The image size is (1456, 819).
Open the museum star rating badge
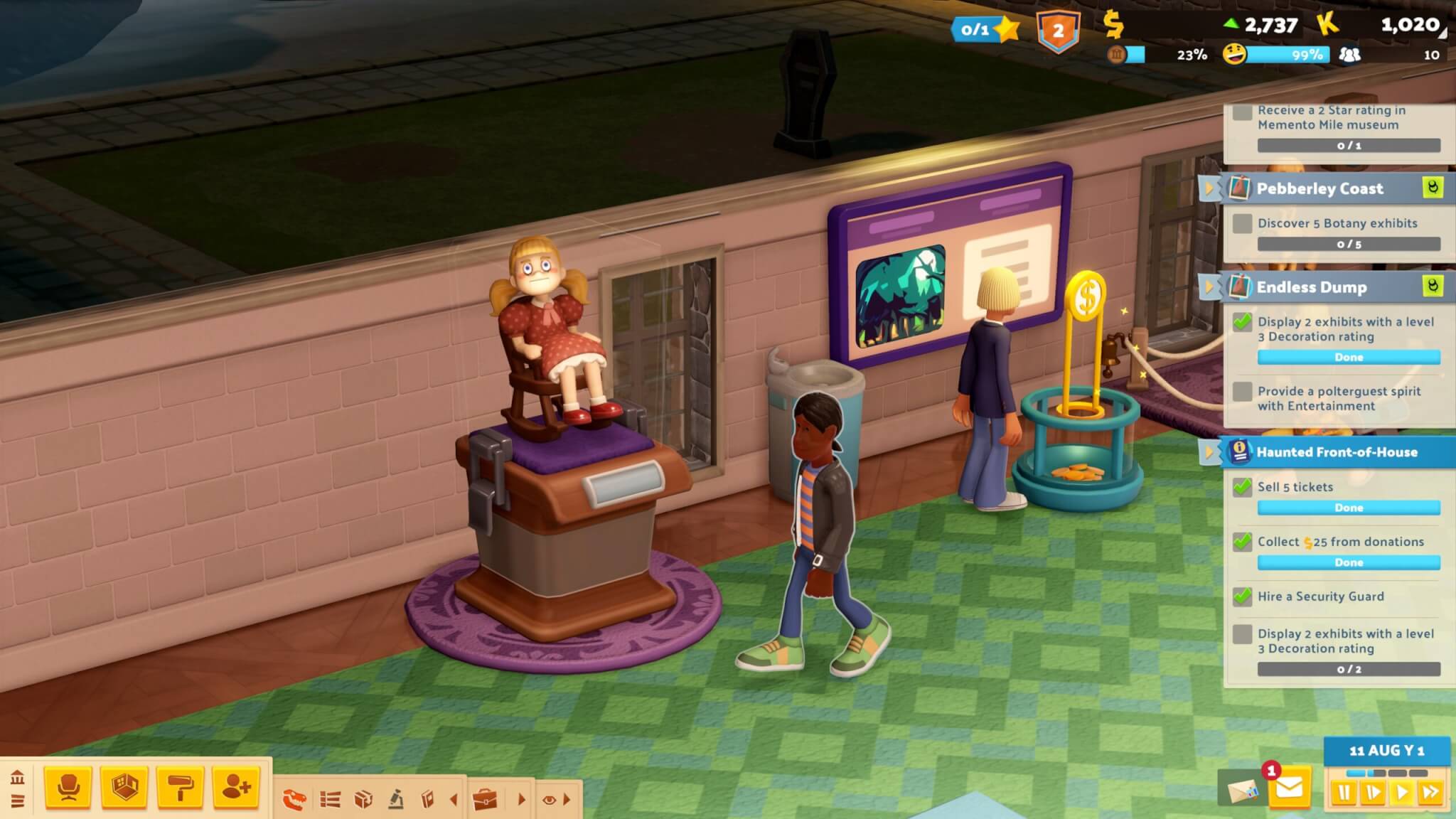[985, 29]
